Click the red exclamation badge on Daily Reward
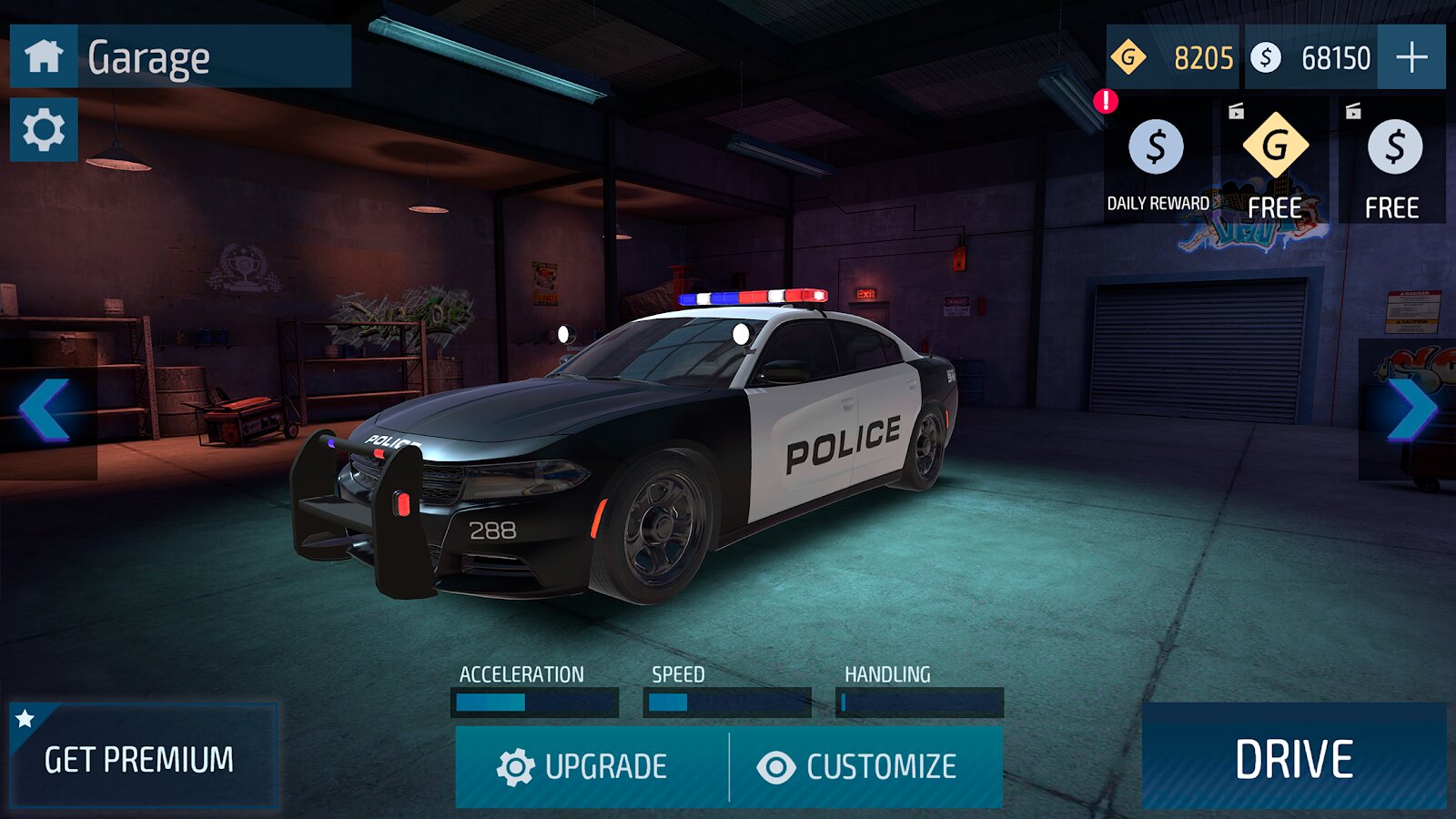The height and width of the screenshot is (819, 1456). tap(1106, 100)
